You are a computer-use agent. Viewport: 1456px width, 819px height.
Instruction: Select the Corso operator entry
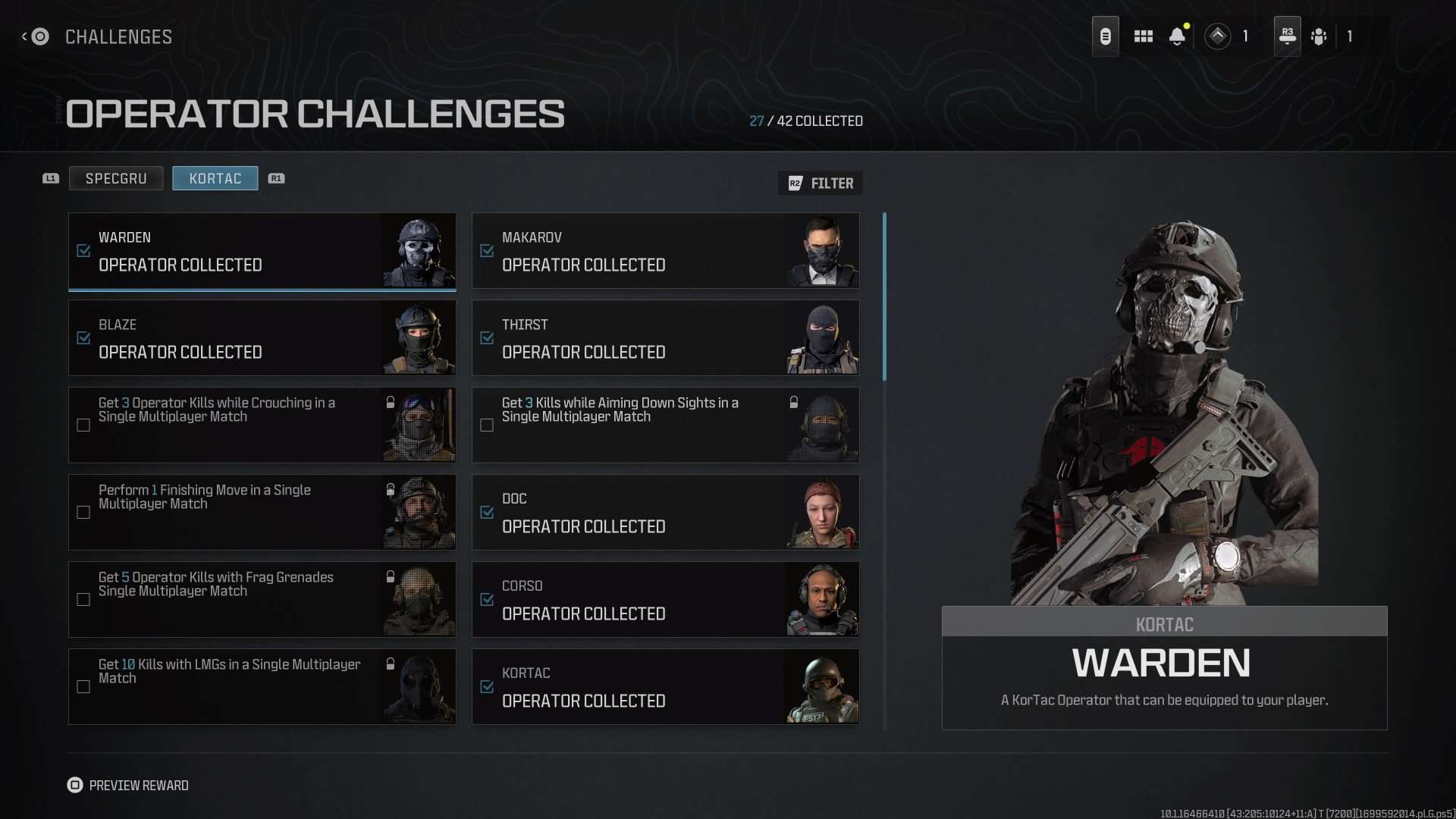(x=665, y=599)
